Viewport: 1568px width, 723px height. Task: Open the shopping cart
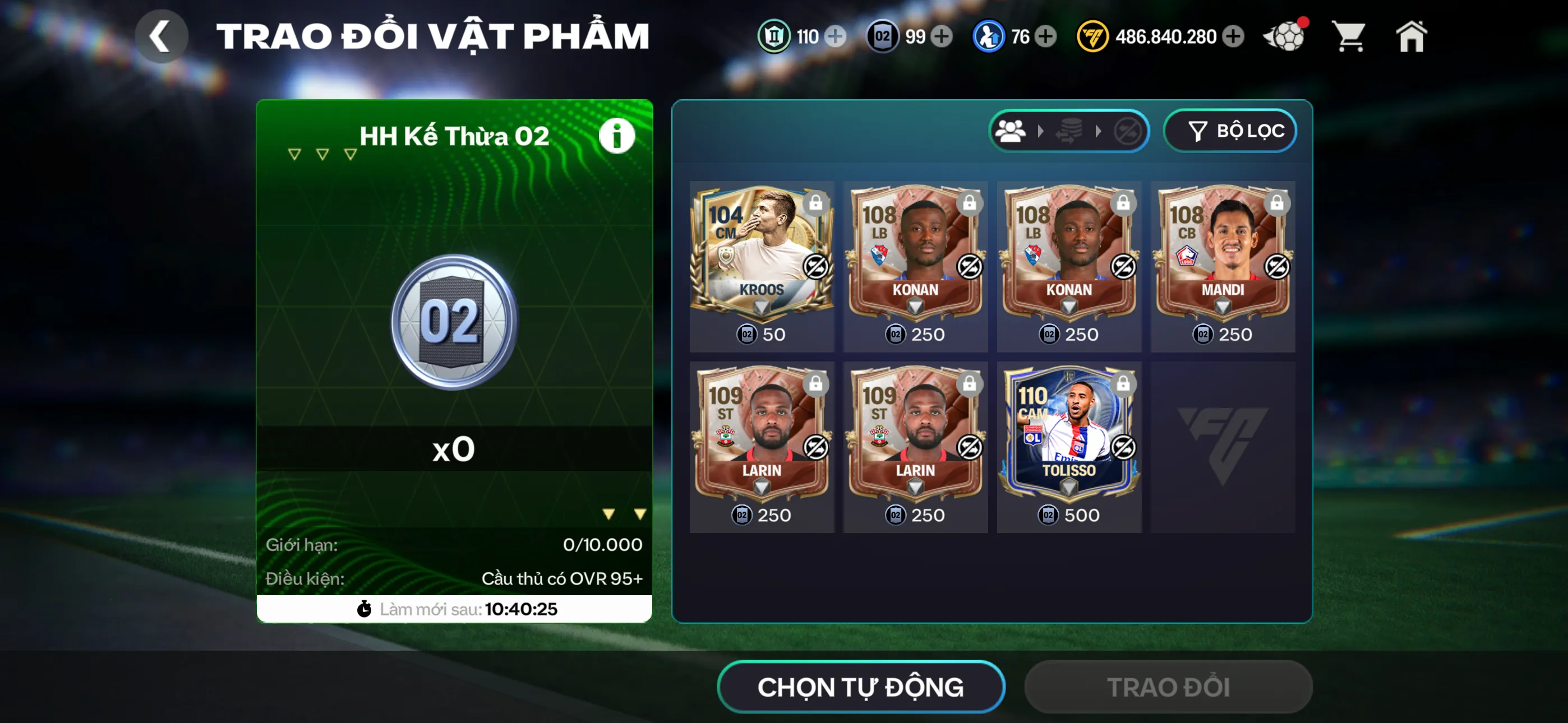click(1349, 36)
